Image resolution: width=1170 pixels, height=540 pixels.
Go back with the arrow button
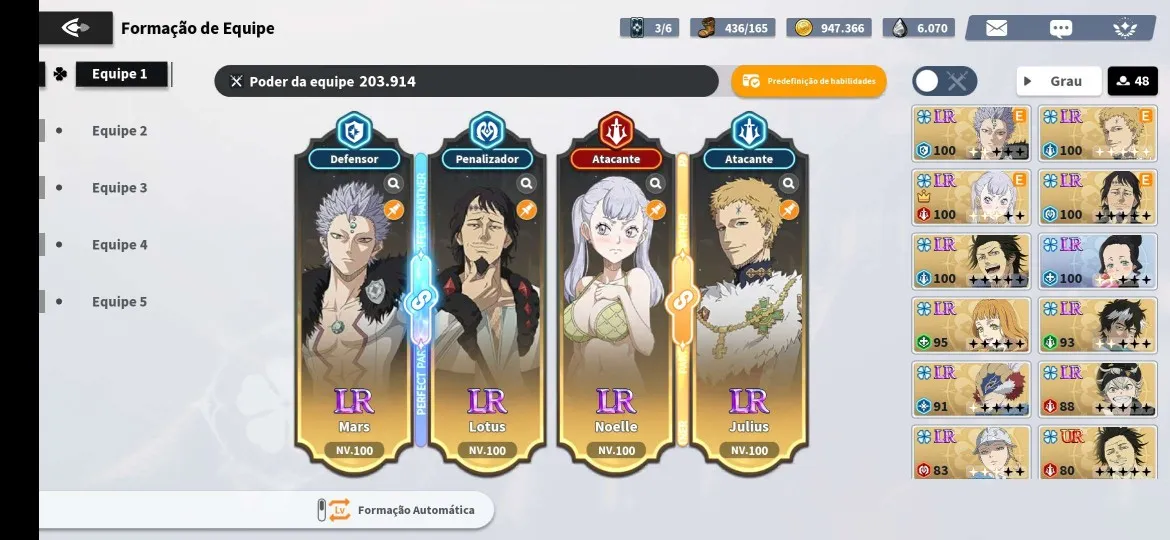click(x=76, y=28)
